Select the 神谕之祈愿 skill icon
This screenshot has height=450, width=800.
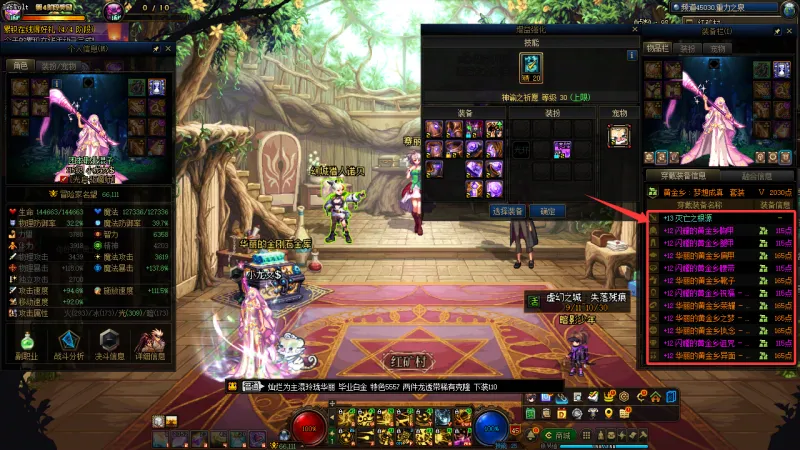point(530,66)
